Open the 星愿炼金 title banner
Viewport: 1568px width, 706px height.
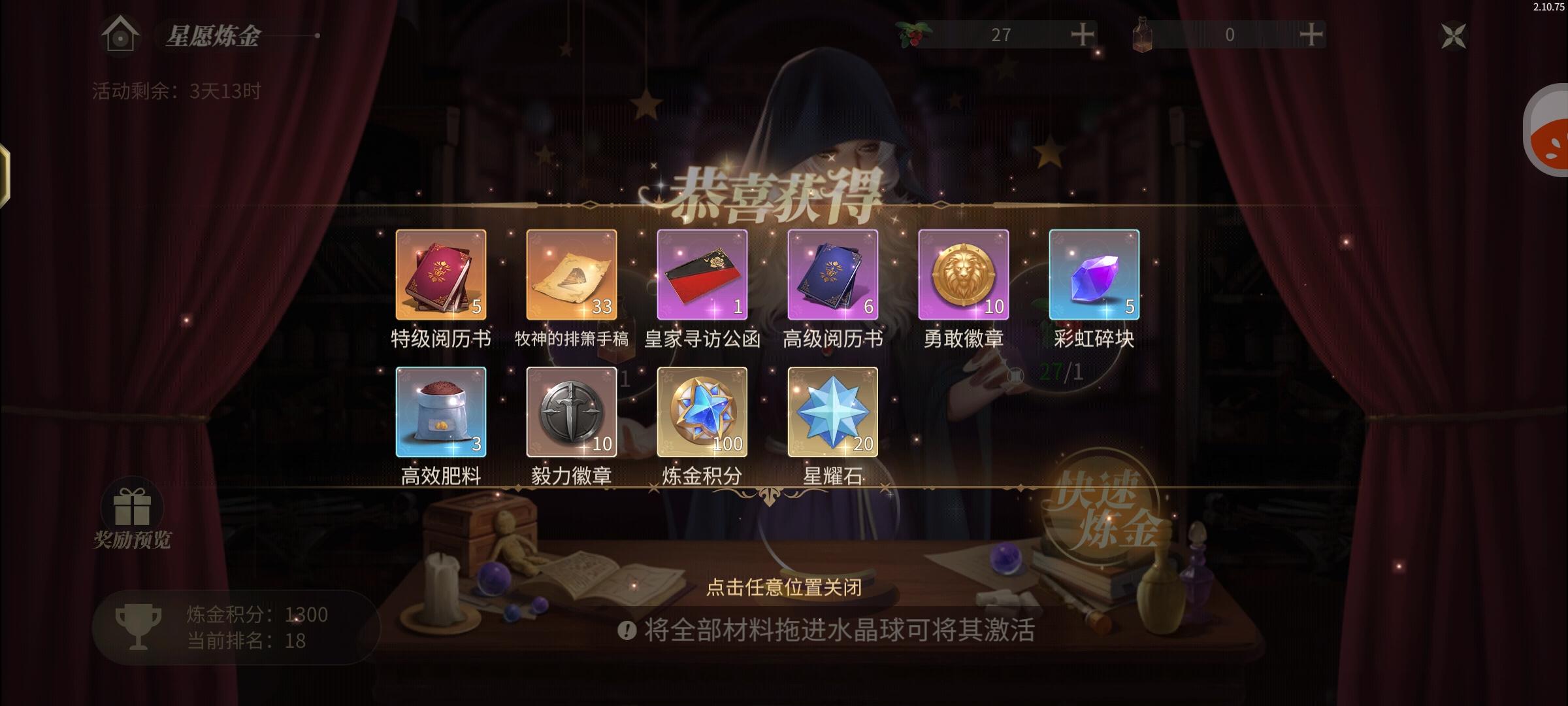click(208, 37)
